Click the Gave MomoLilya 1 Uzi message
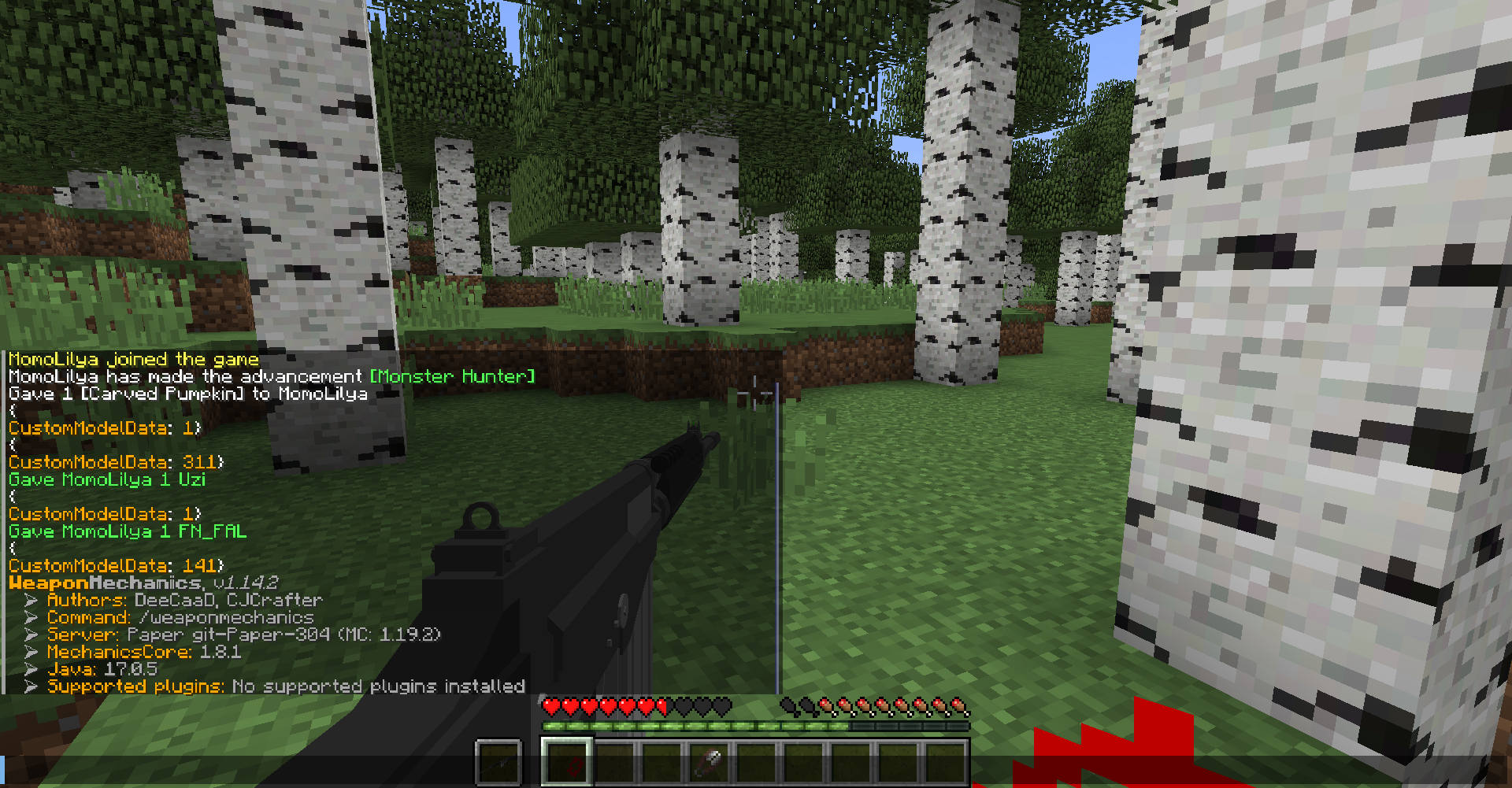The image size is (1512, 788). (x=106, y=479)
